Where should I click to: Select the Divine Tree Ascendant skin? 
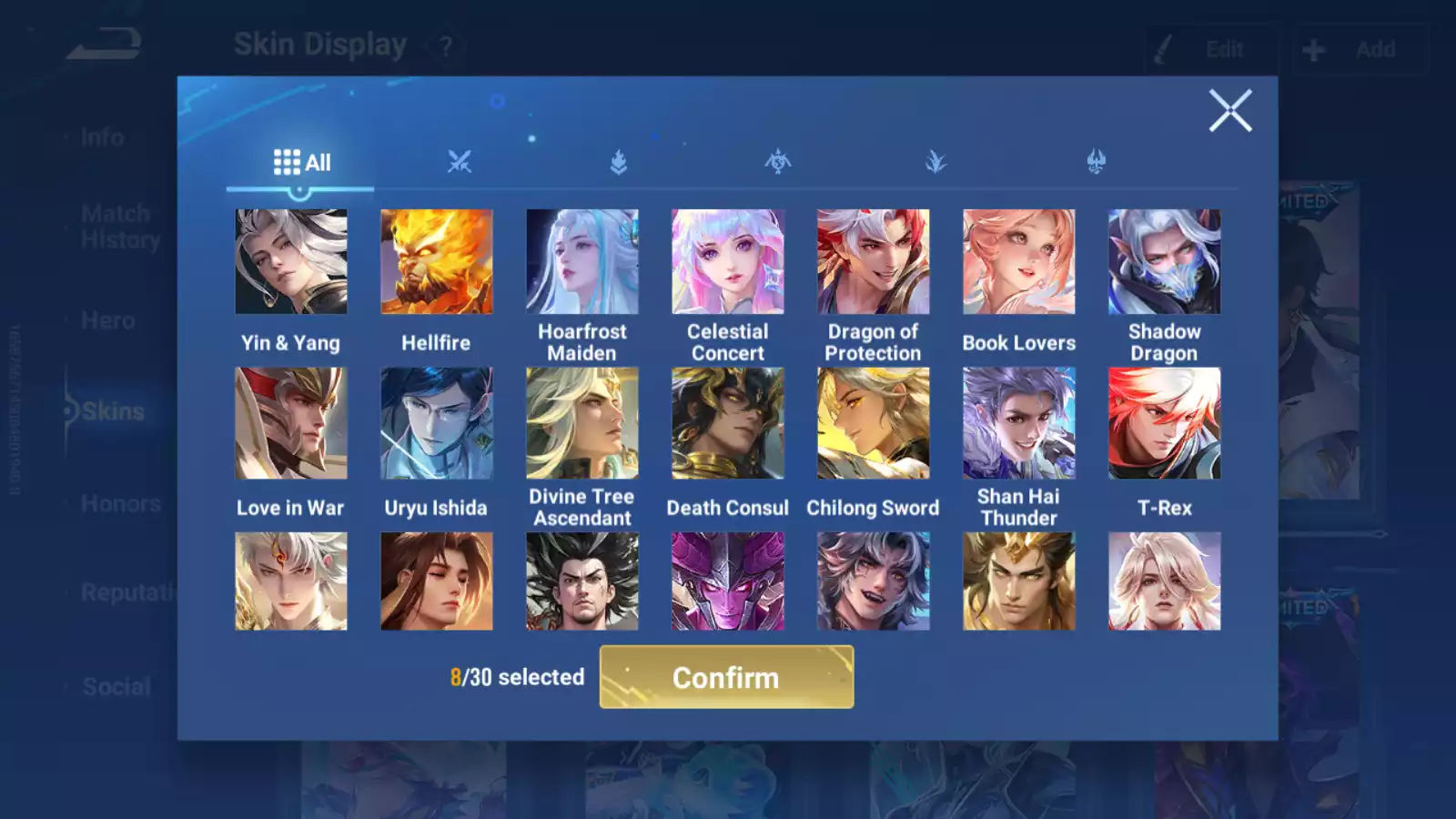[x=582, y=423]
